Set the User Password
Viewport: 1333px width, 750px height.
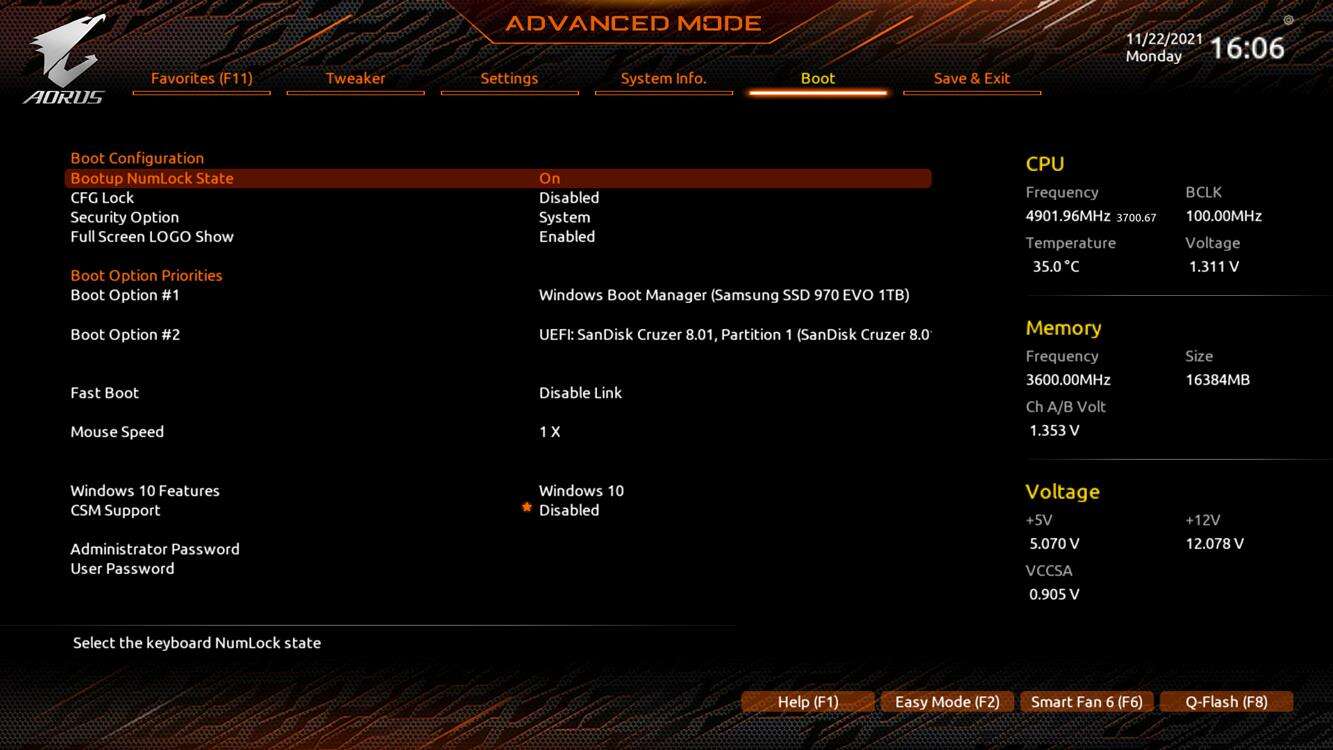pos(122,568)
